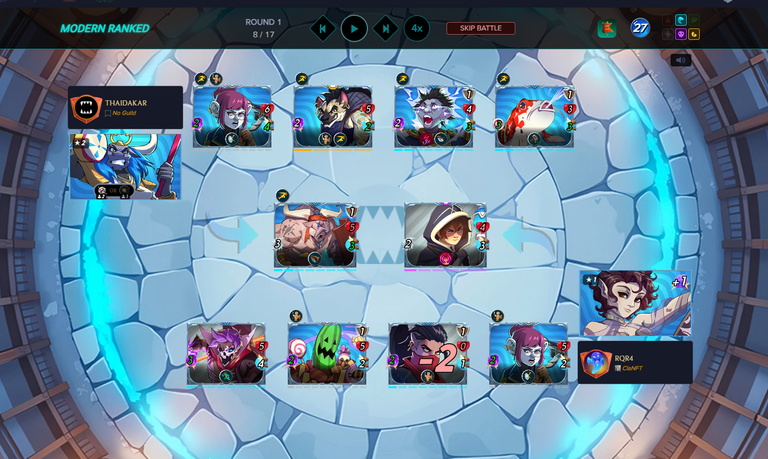Open the Thaidakar player nameplate
768x459 pixels.
[x=125, y=107]
